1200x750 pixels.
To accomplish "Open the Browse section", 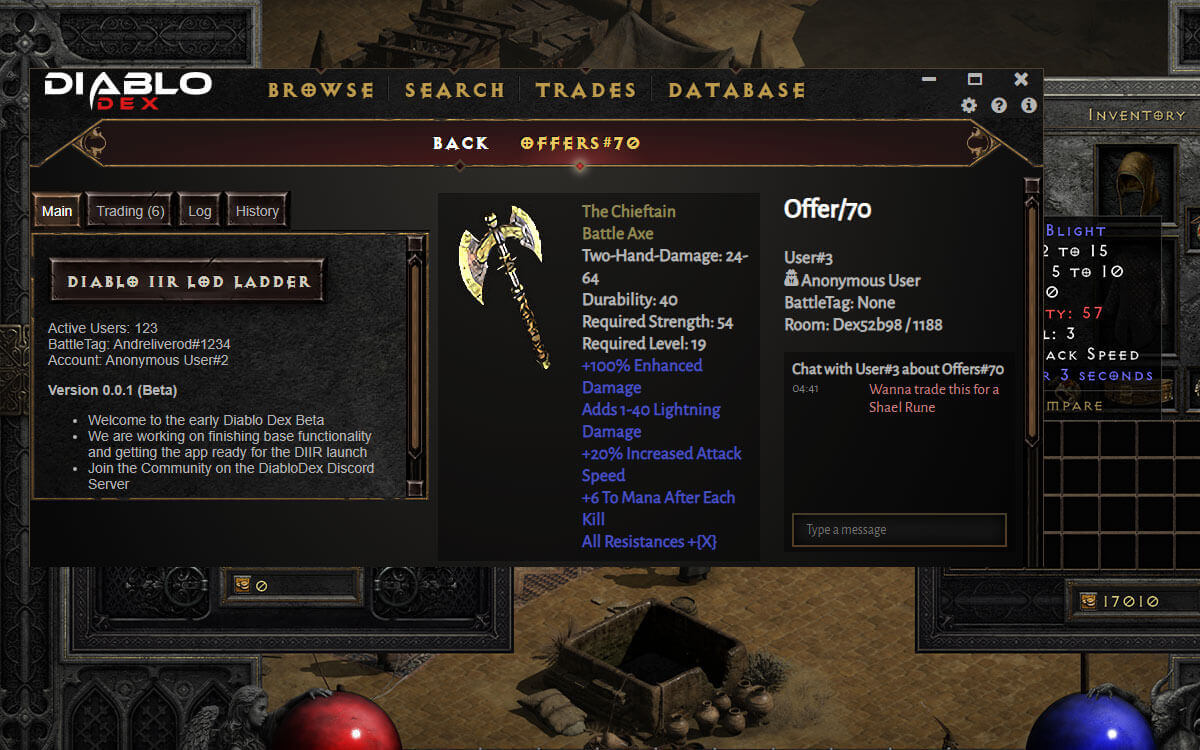I will pyautogui.click(x=320, y=90).
